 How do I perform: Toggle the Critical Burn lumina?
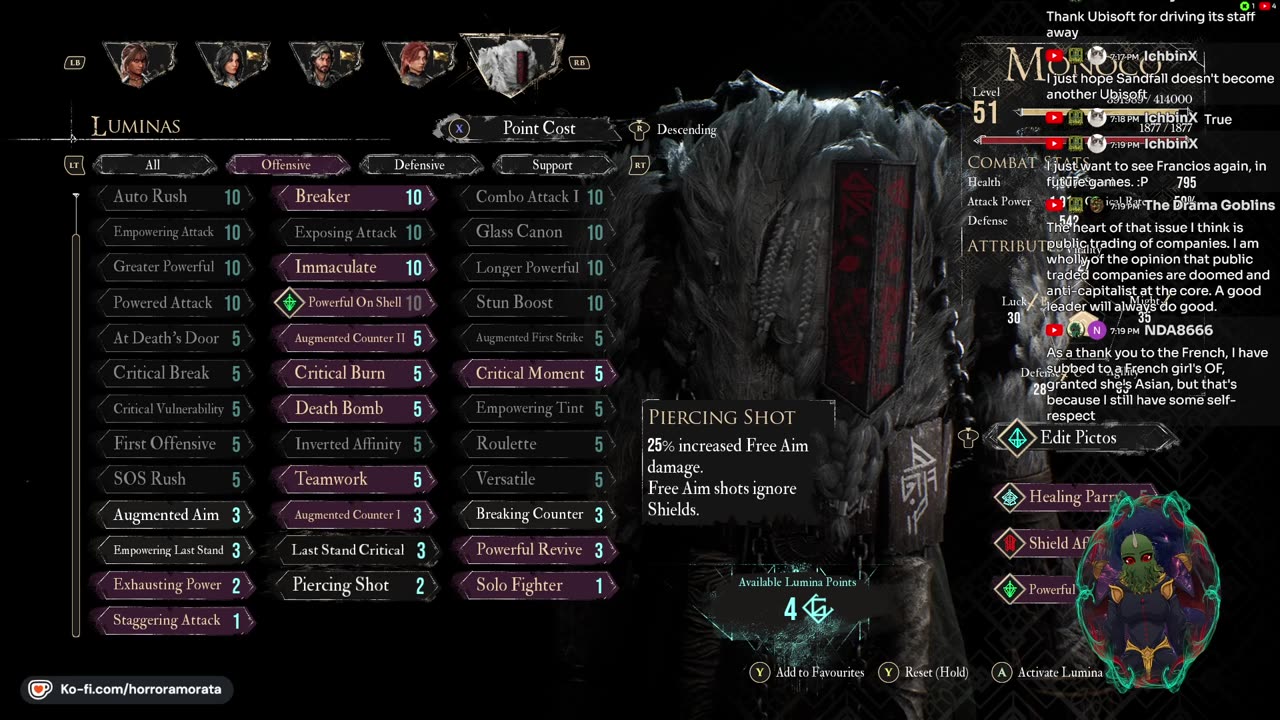pos(354,373)
